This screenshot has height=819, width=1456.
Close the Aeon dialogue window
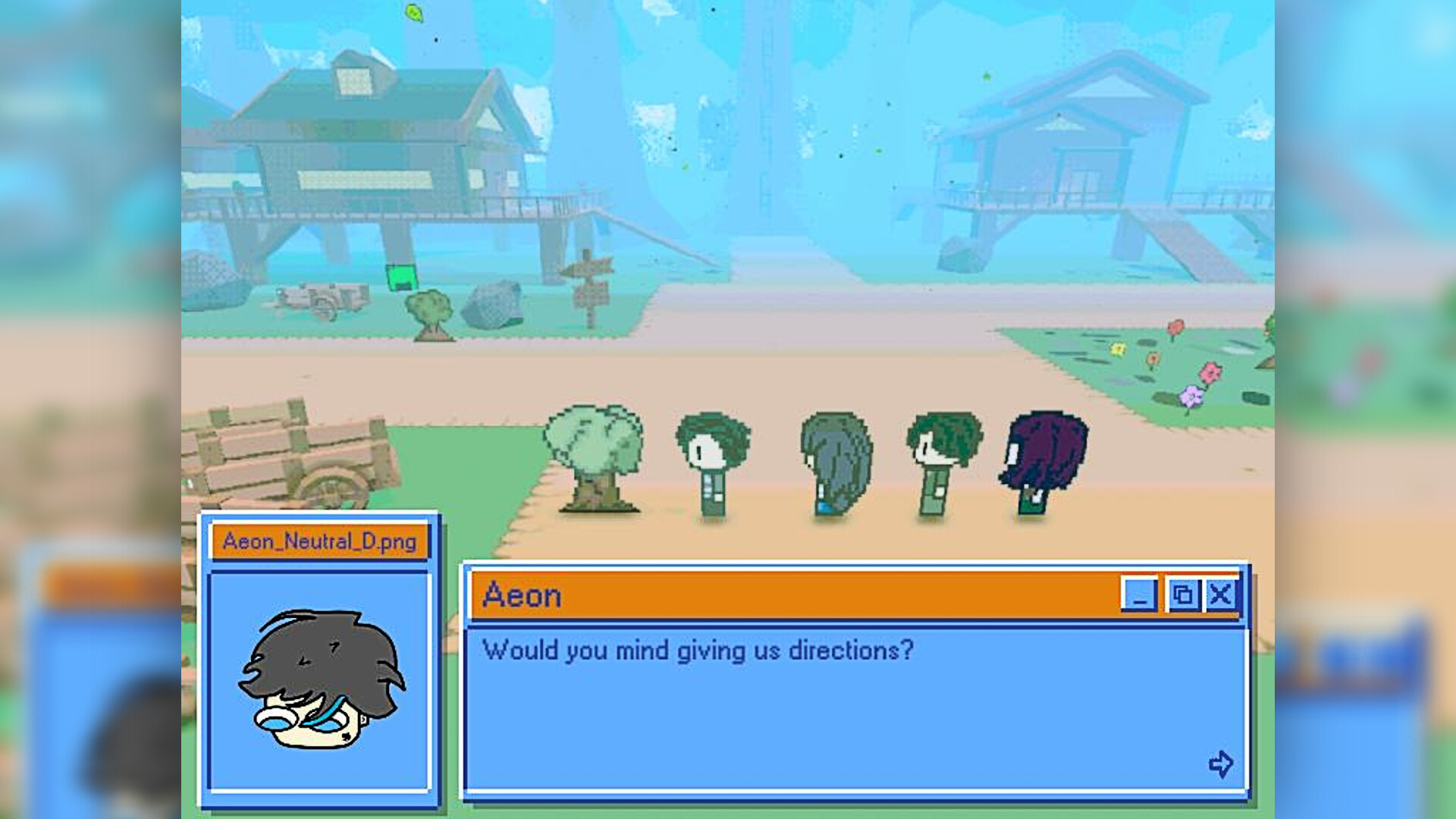[1220, 596]
